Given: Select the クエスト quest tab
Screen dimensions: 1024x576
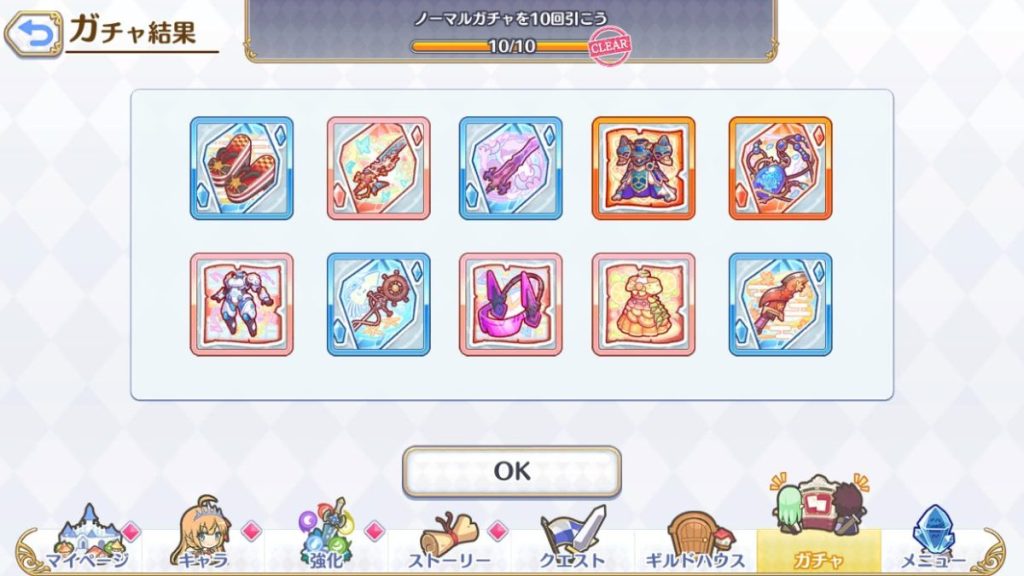Looking at the screenshot, I should click(x=573, y=539).
